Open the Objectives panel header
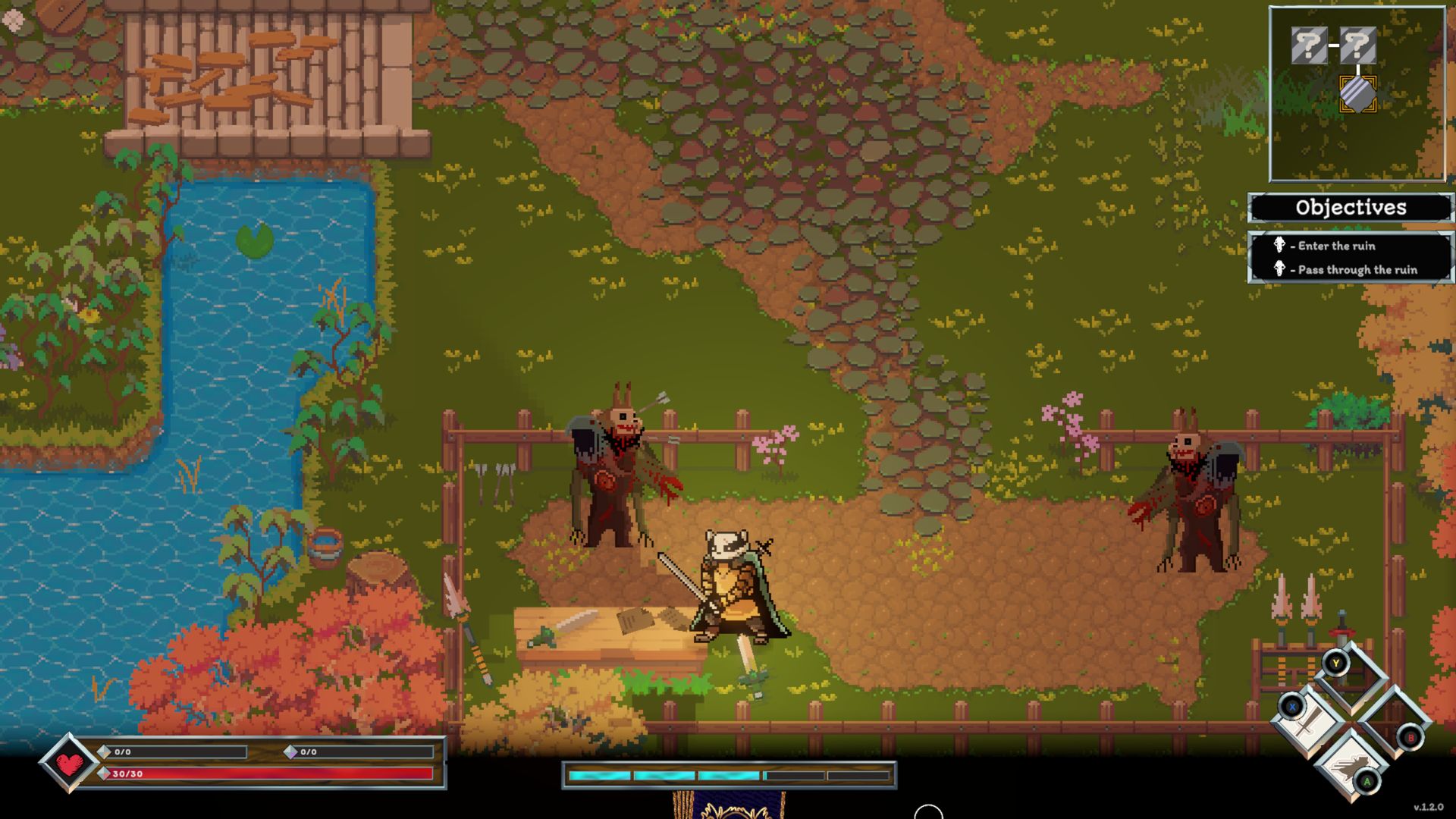 [1351, 208]
